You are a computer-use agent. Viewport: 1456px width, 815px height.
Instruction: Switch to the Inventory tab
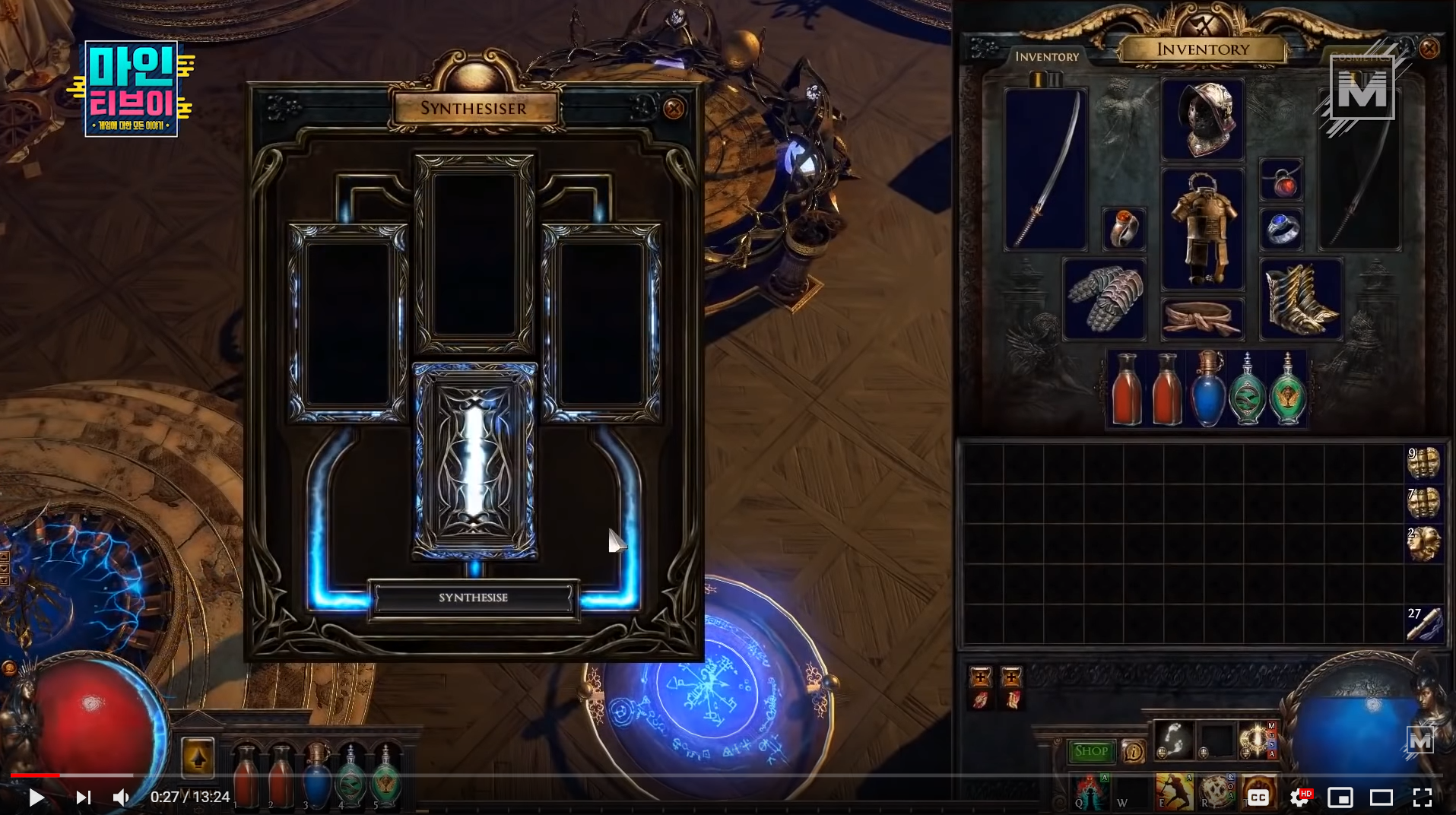pyautogui.click(x=1048, y=55)
